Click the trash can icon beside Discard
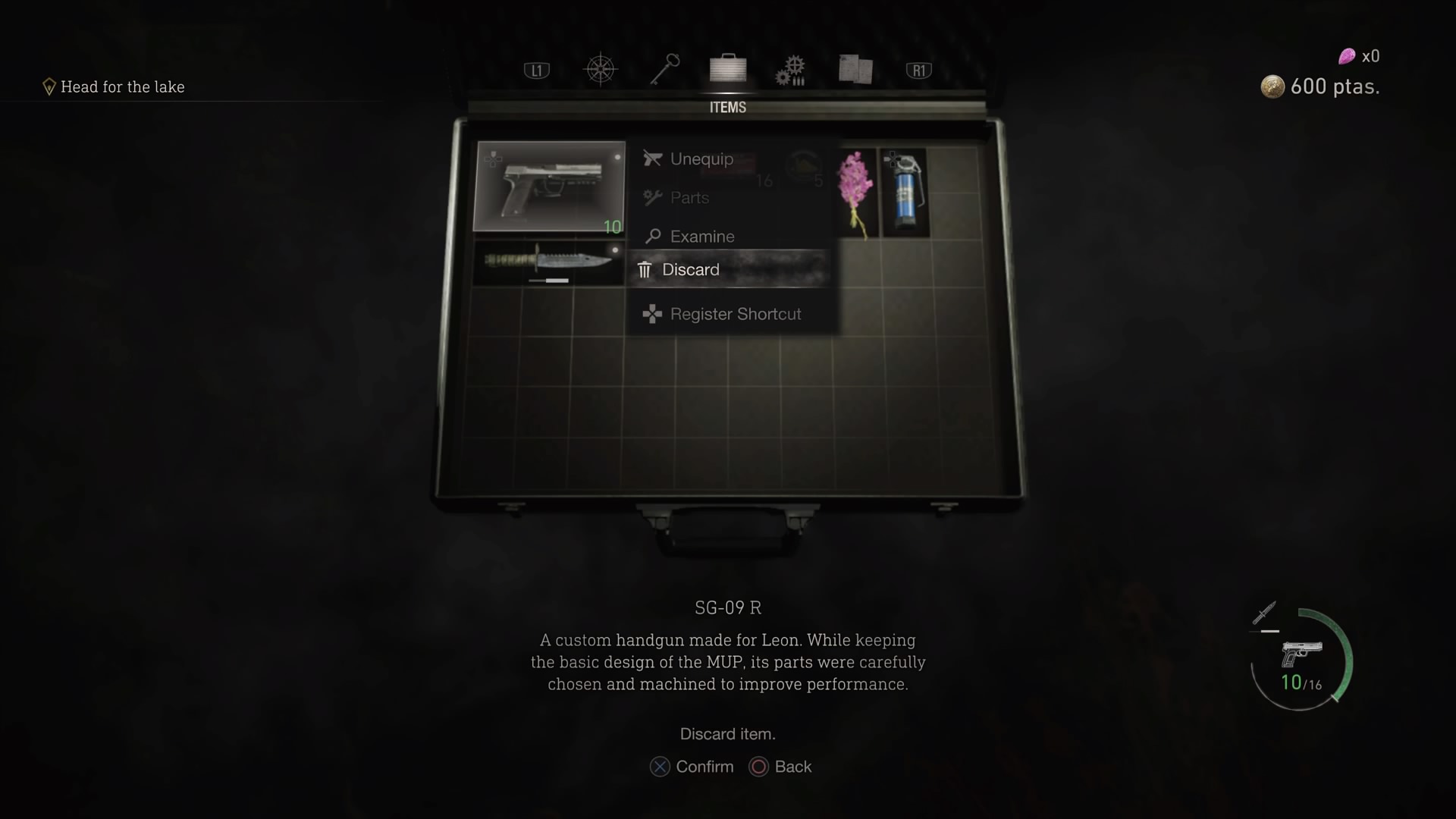 point(645,269)
